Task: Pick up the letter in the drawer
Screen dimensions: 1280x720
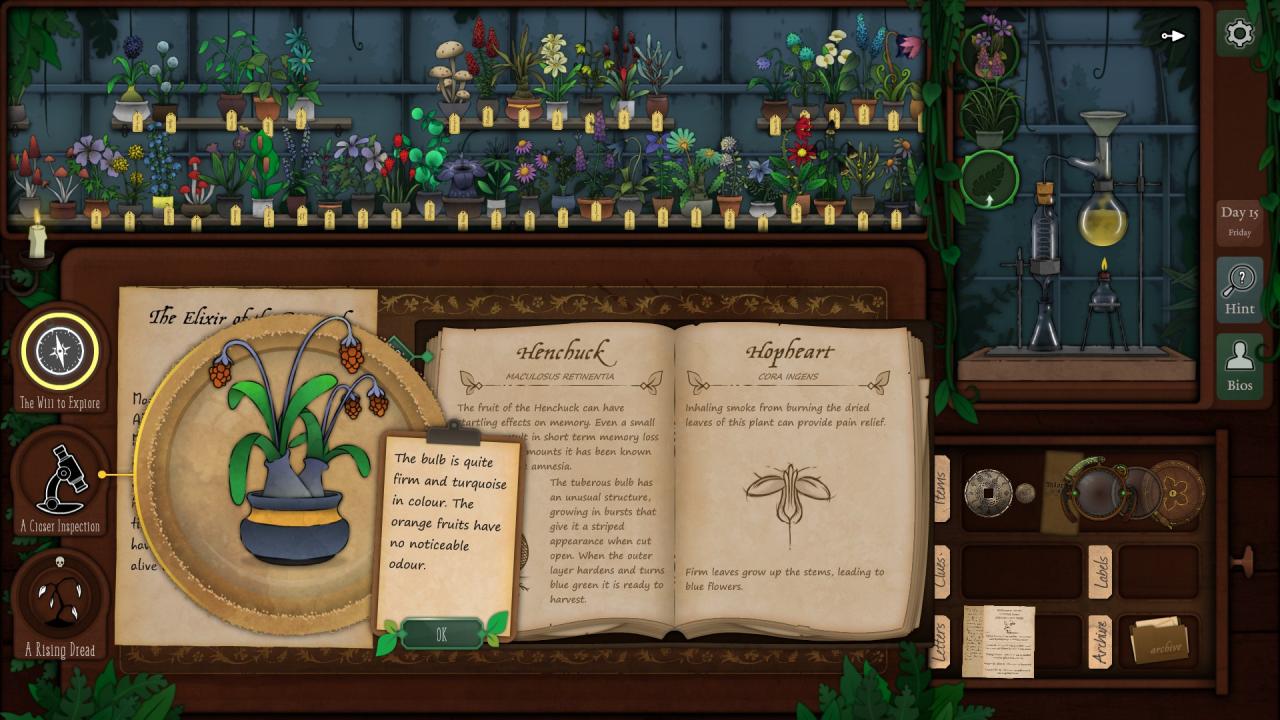Action: click(997, 641)
